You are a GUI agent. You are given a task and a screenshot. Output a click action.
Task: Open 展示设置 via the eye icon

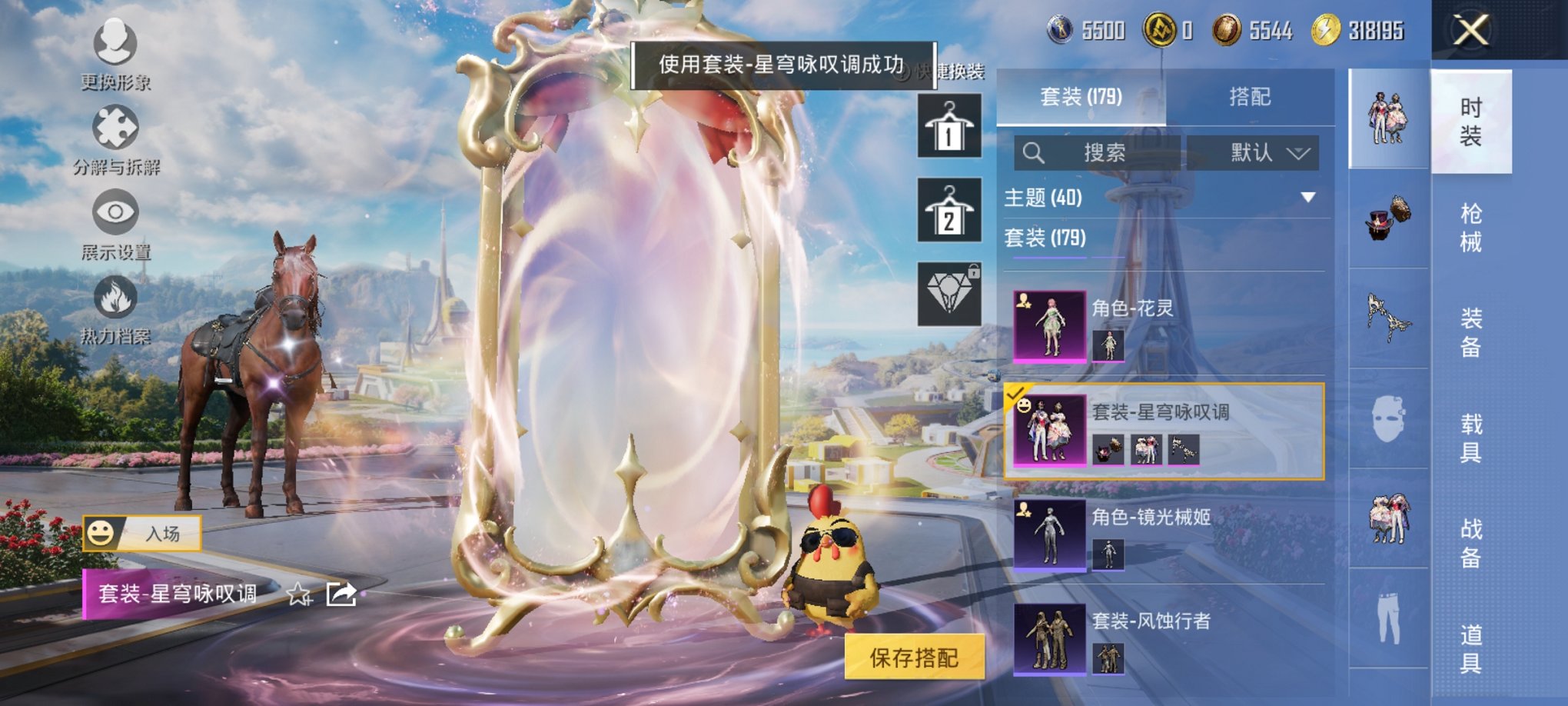[114, 209]
